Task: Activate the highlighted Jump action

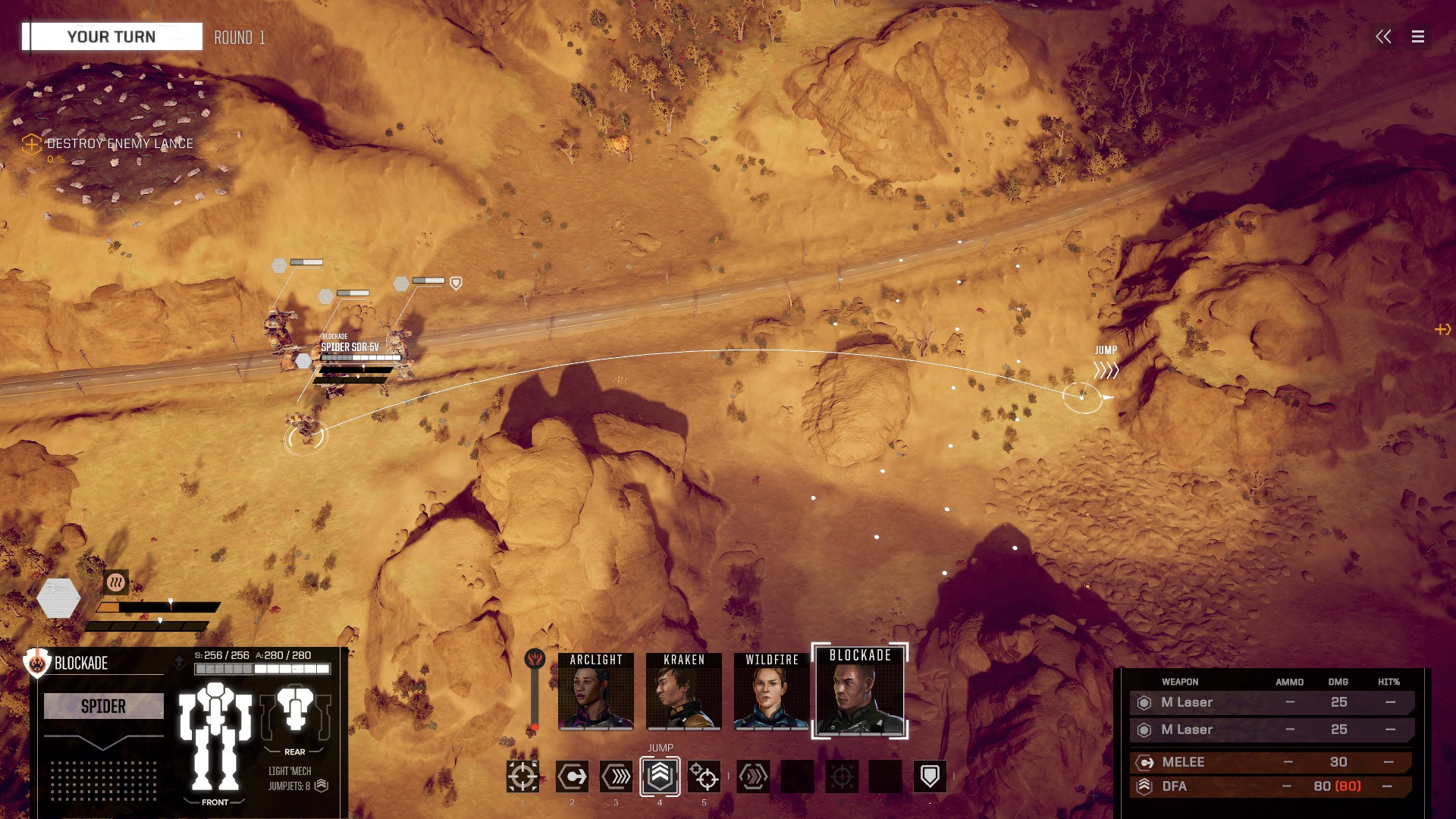Action: 660,776
